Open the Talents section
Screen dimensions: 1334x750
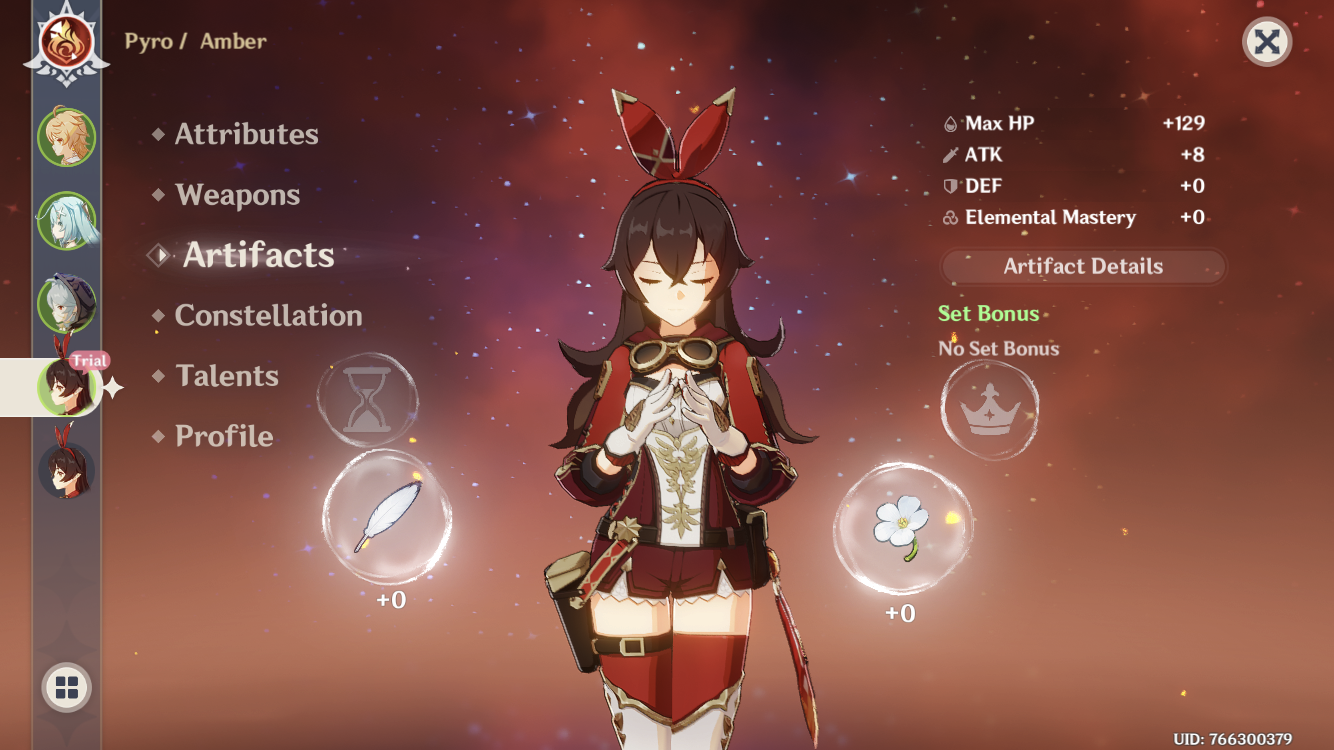coord(226,376)
